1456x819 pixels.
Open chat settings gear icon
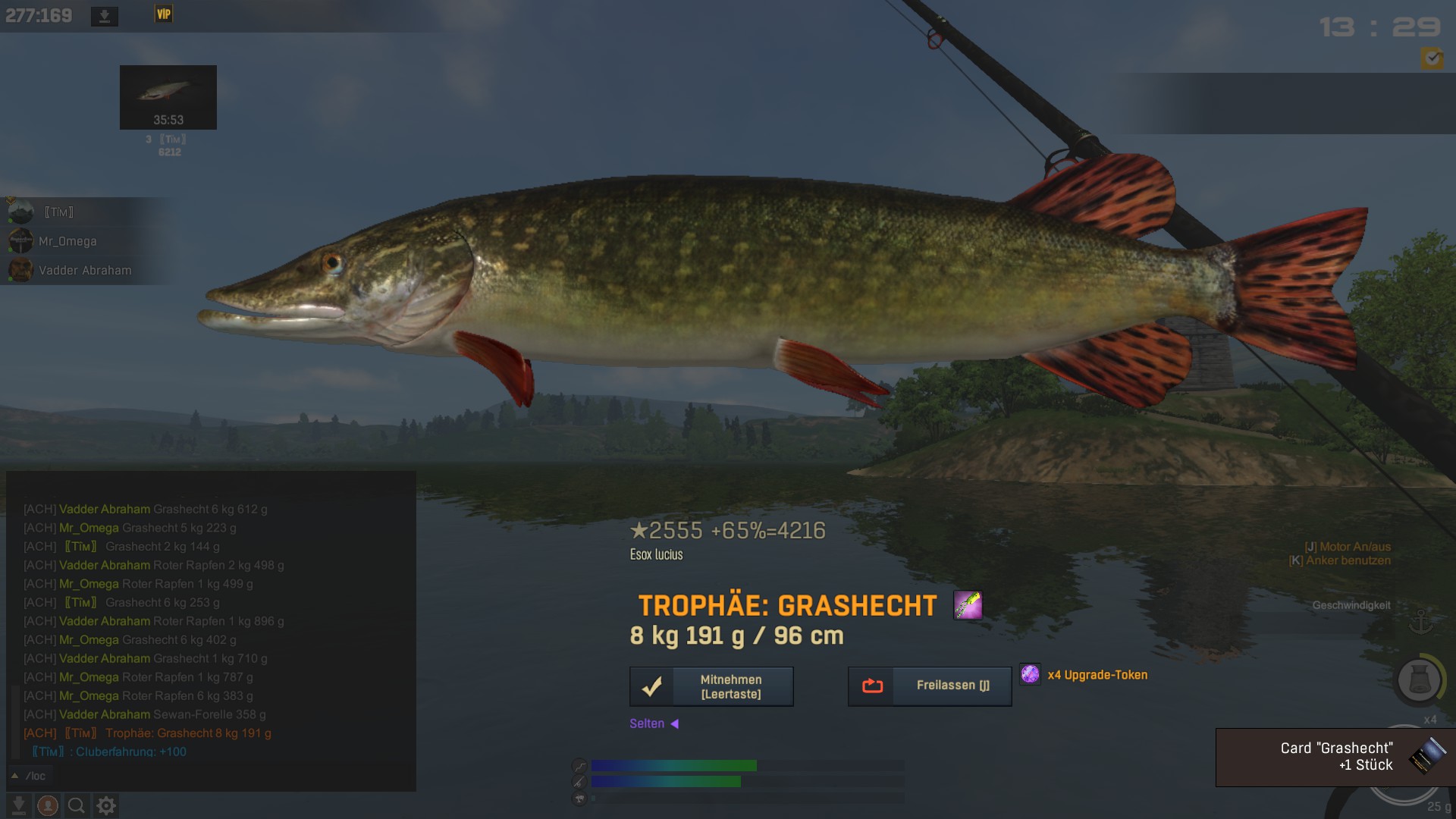tap(106, 805)
